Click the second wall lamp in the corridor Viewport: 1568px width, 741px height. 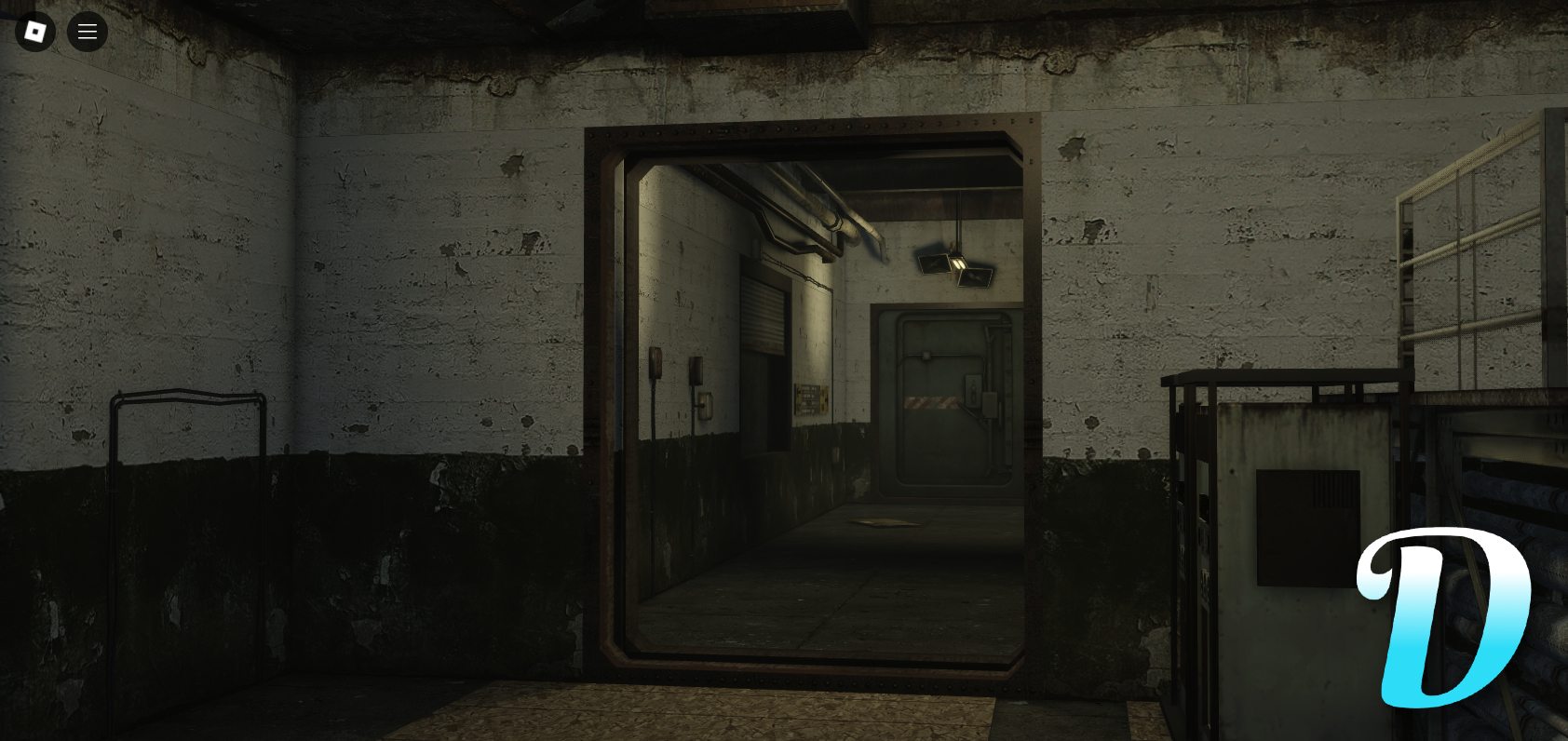click(x=696, y=370)
